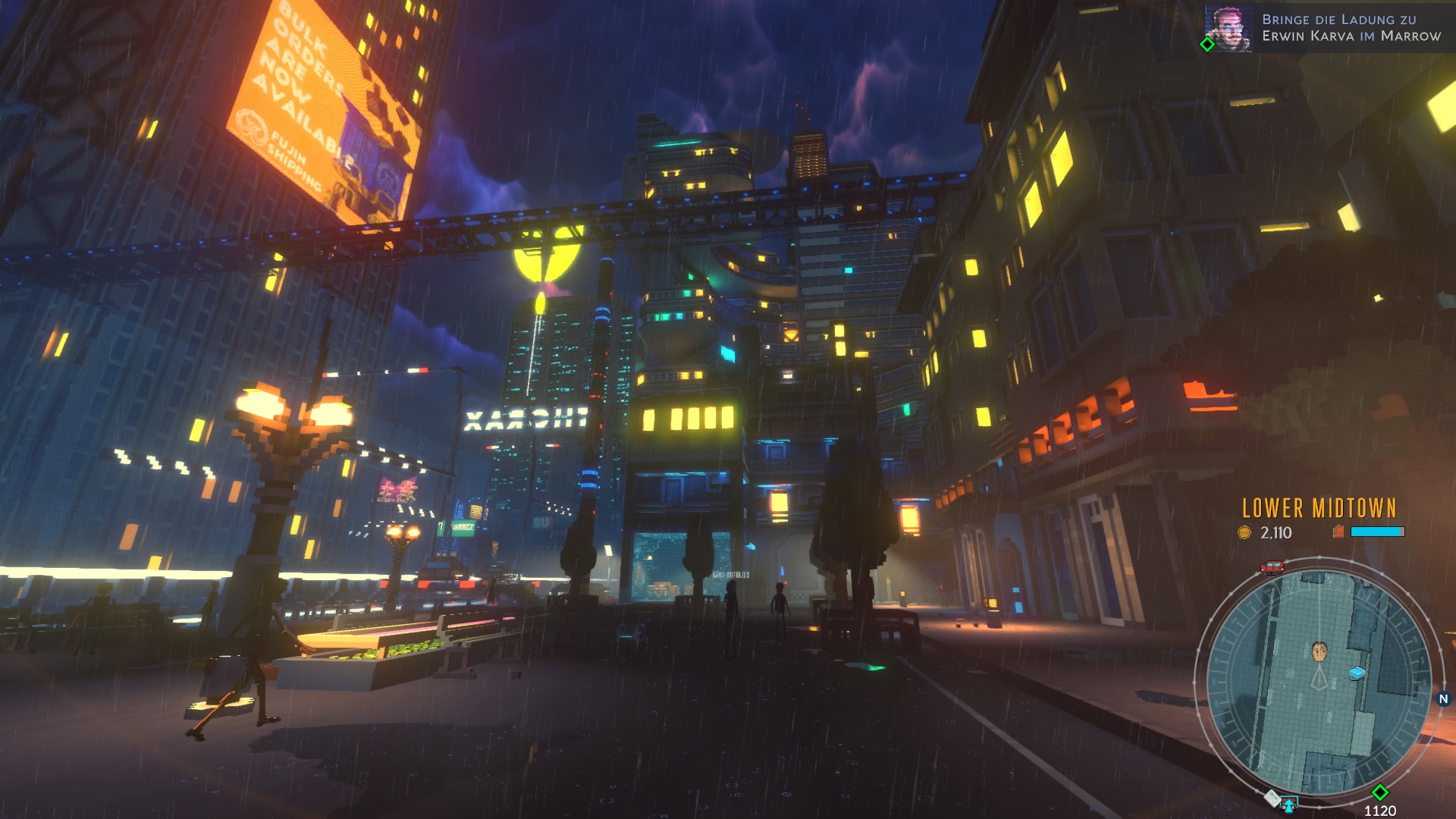Click the blue package marker on the minimap
This screenshot has width=1456, height=819.
1357,673
